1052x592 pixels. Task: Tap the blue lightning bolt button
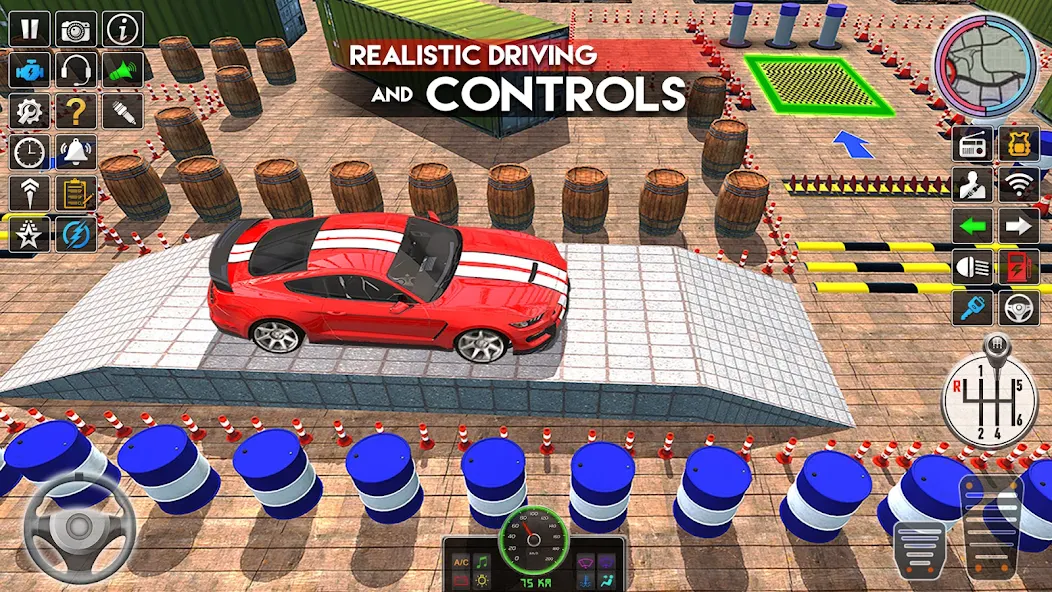(76, 234)
